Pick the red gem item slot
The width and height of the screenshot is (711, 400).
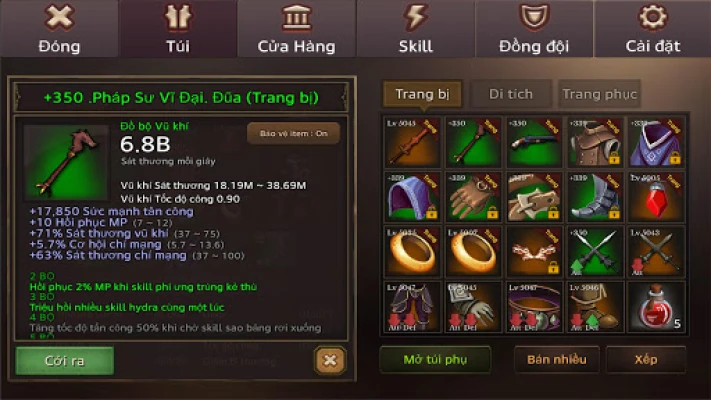coord(656,196)
